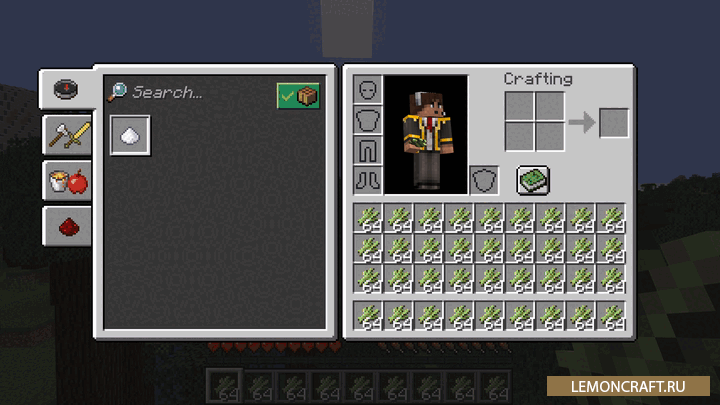Image resolution: width=720 pixels, height=405 pixels.
Task: Click the empty leggings armor slot
Action: point(367,151)
